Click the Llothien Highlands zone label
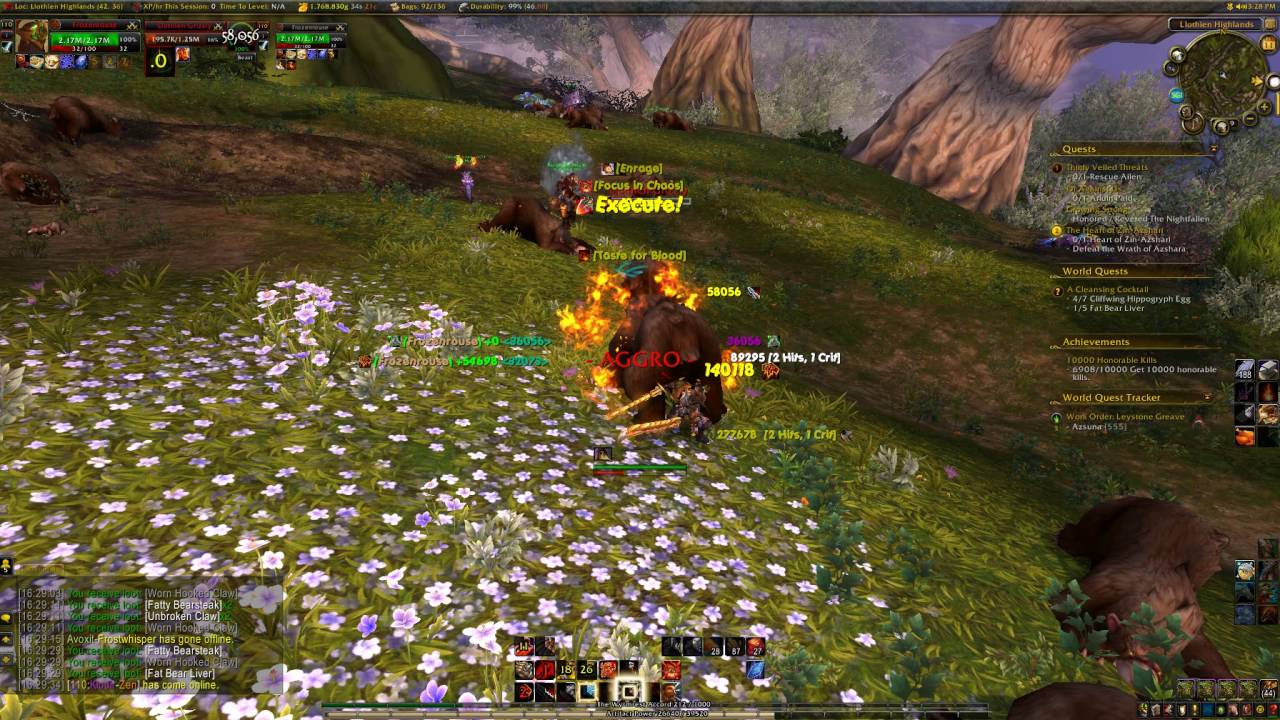1280x720 pixels. point(1216,24)
